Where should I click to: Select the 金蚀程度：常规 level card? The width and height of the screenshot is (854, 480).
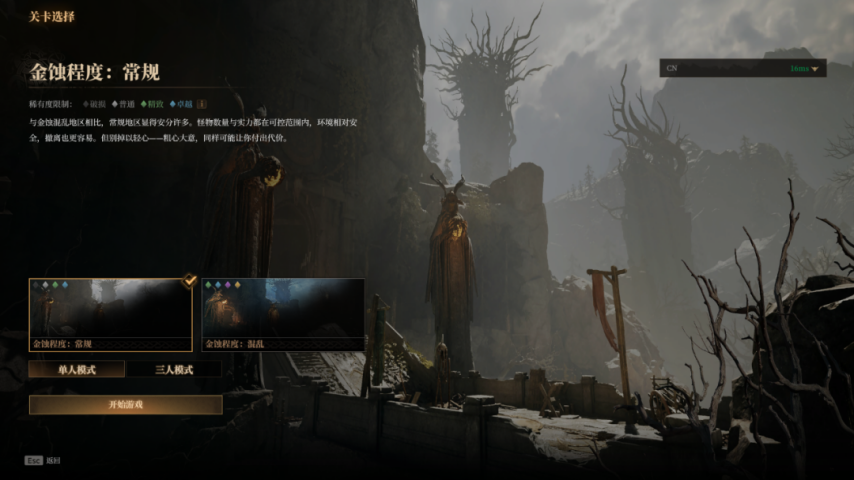pyautogui.click(x=110, y=314)
